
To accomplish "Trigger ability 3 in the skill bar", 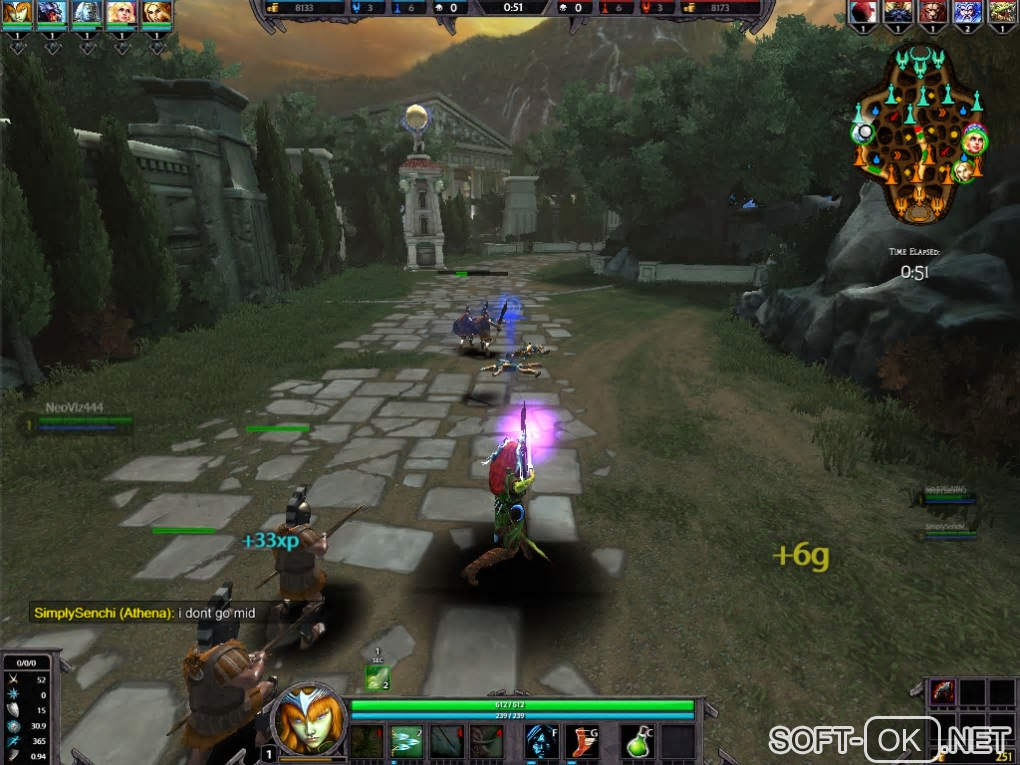I will coord(446,741).
